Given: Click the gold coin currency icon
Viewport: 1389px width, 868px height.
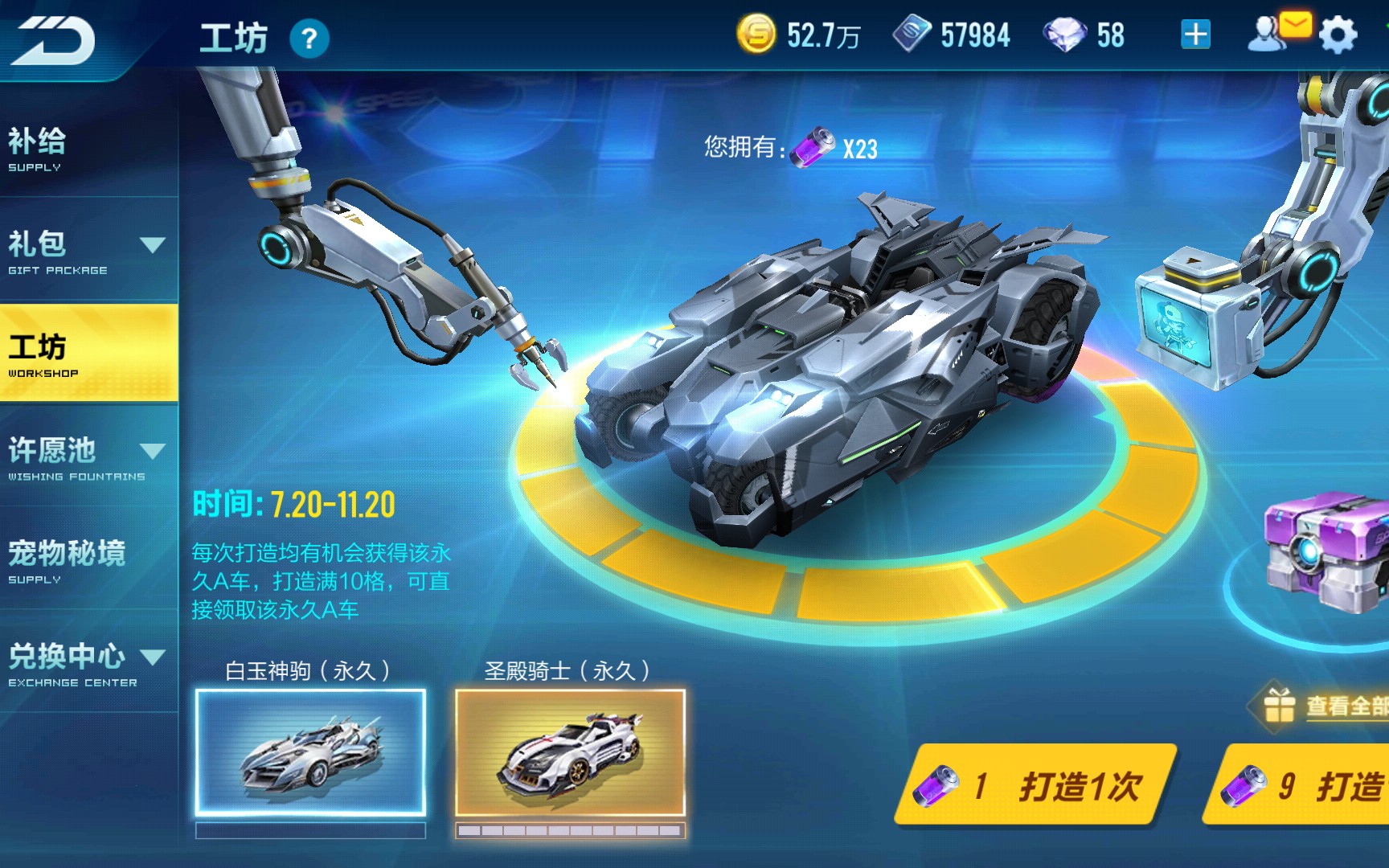Looking at the screenshot, I should pyautogui.click(x=756, y=34).
